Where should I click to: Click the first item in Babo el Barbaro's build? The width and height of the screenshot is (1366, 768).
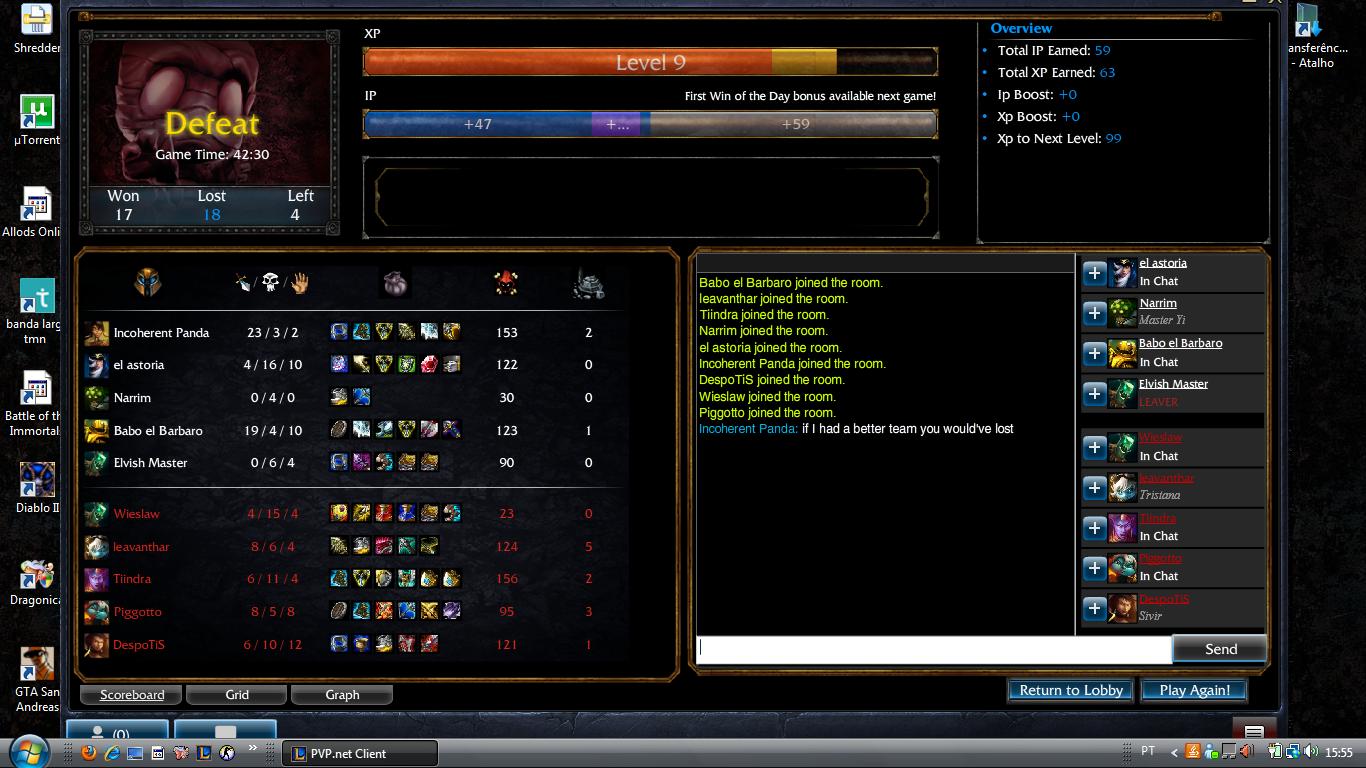[338, 430]
